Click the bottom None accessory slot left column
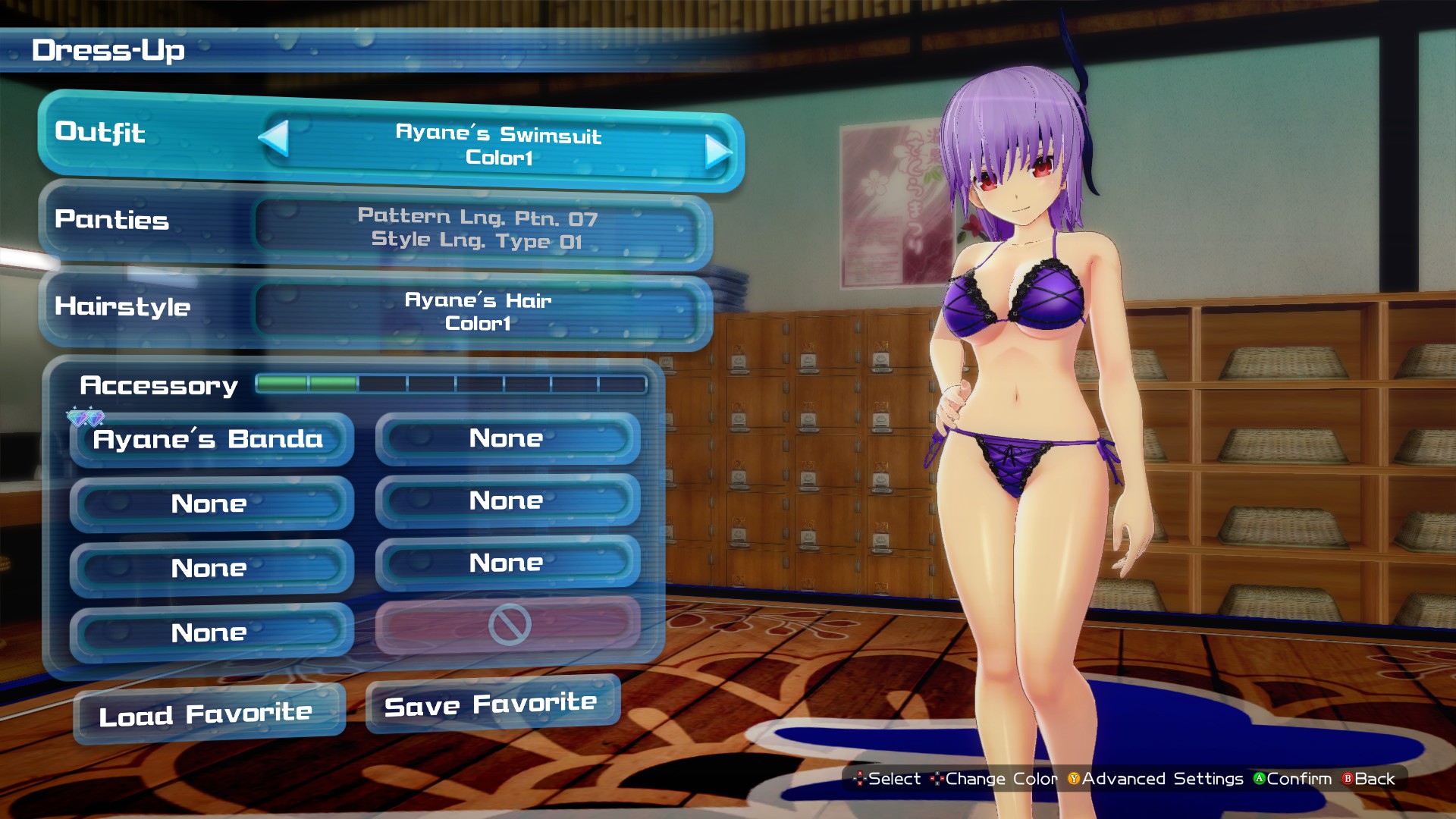The image size is (1456, 819). pyautogui.click(x=211, y=632)
